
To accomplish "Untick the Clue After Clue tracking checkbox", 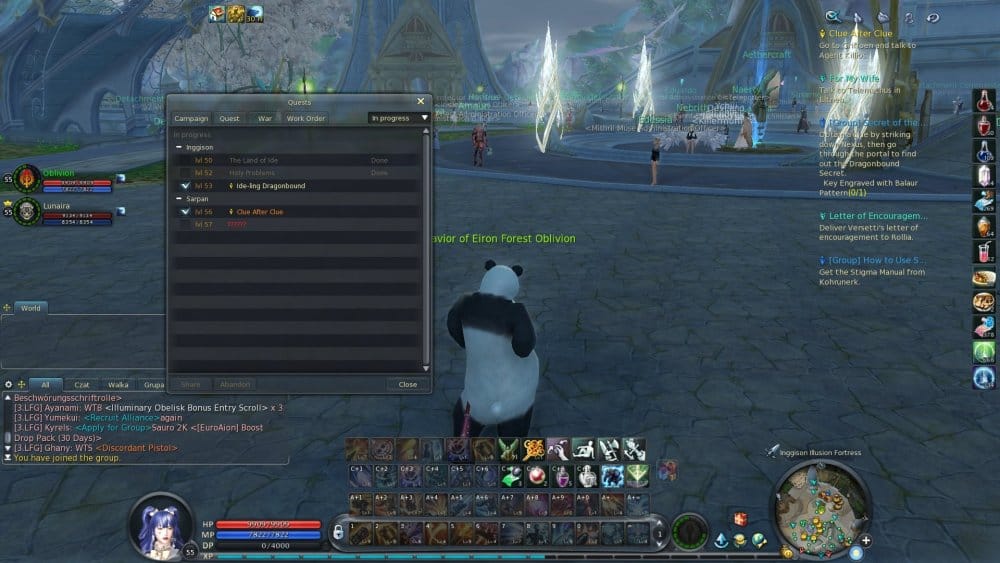I will (x=186, y=212).
